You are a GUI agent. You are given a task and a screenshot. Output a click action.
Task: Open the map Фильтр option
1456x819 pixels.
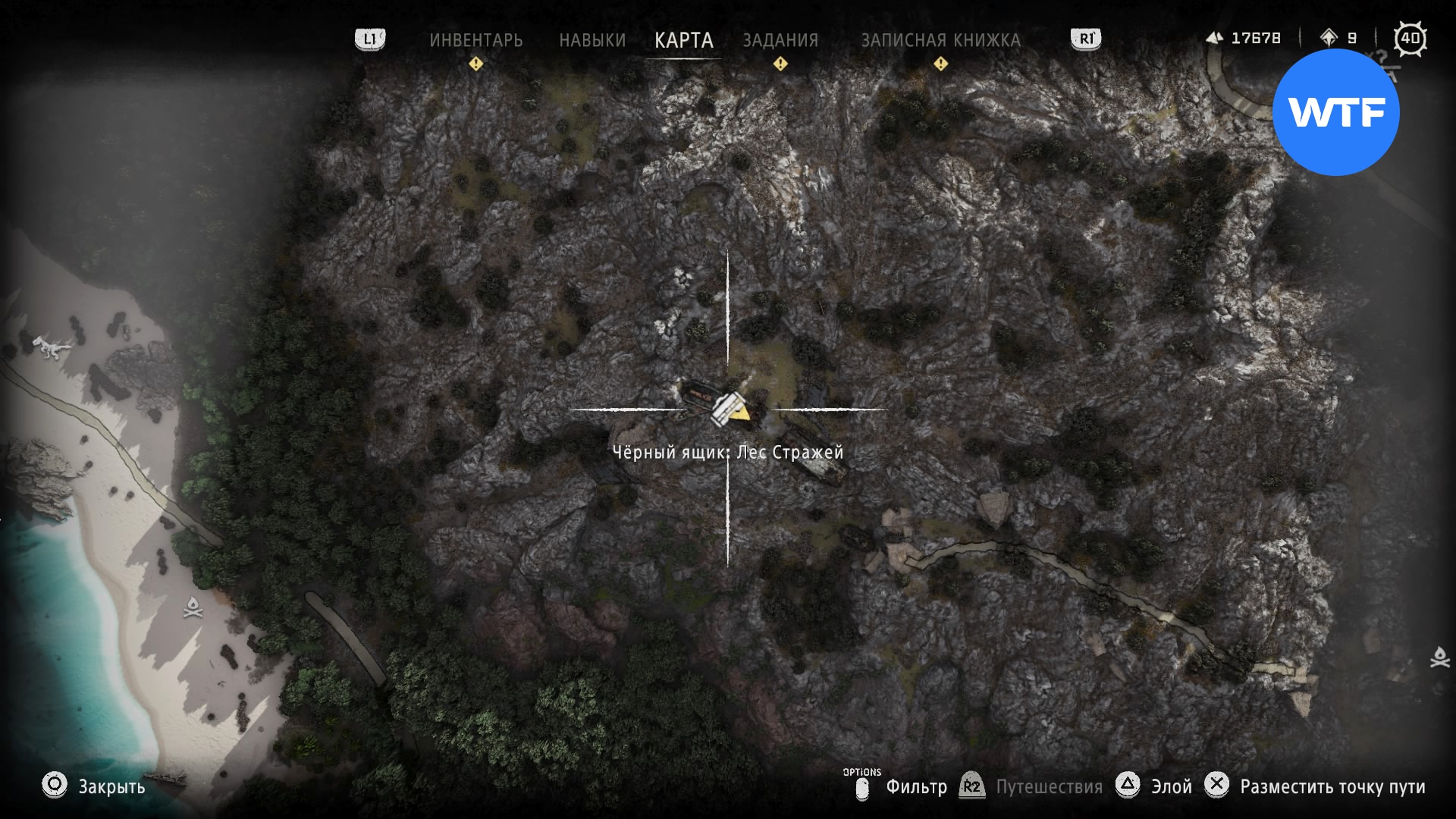pos(916,786)
